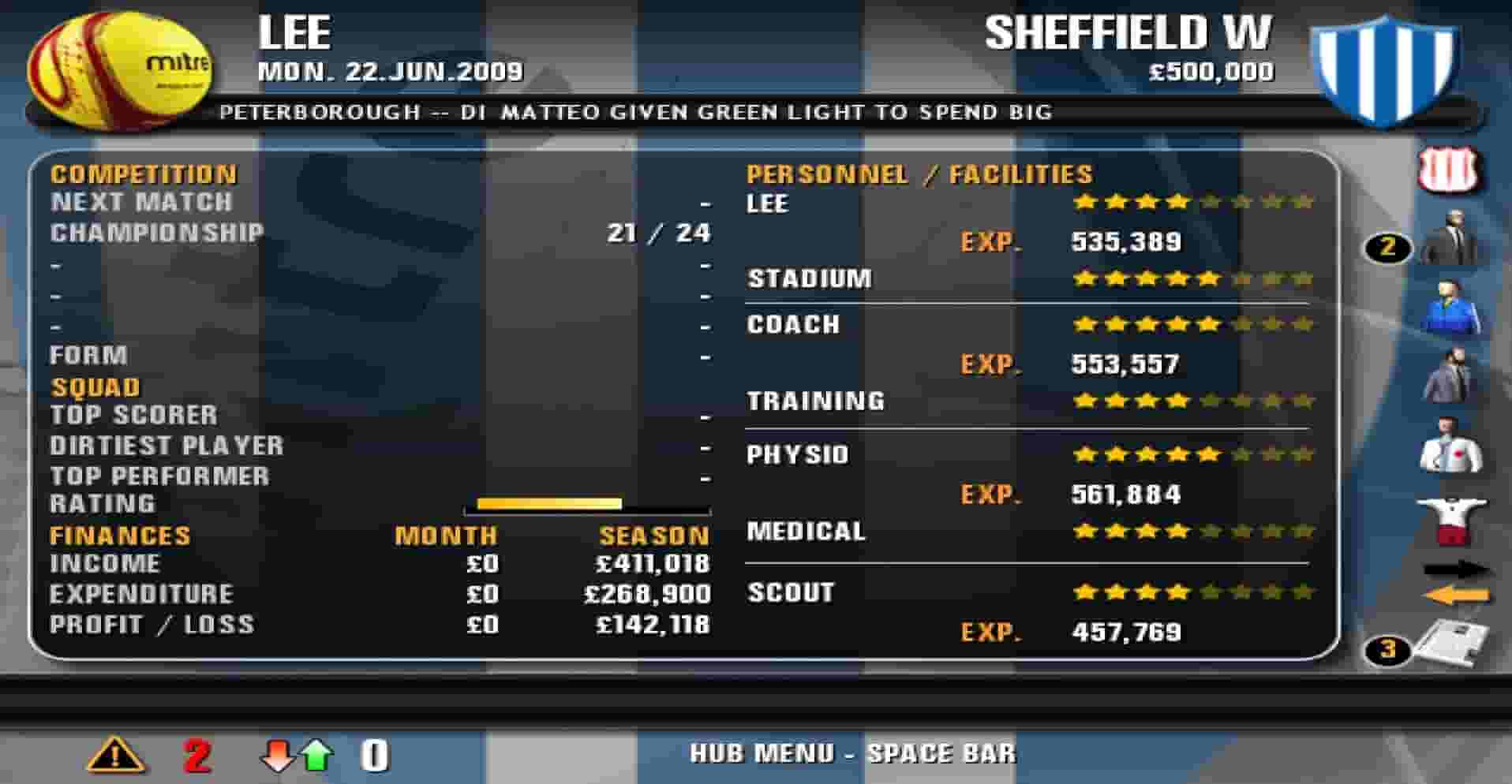This screenshot has height=784, width=1512.
Task: Click the yellow RATING progress bar
Action: [x=550, y=502]
